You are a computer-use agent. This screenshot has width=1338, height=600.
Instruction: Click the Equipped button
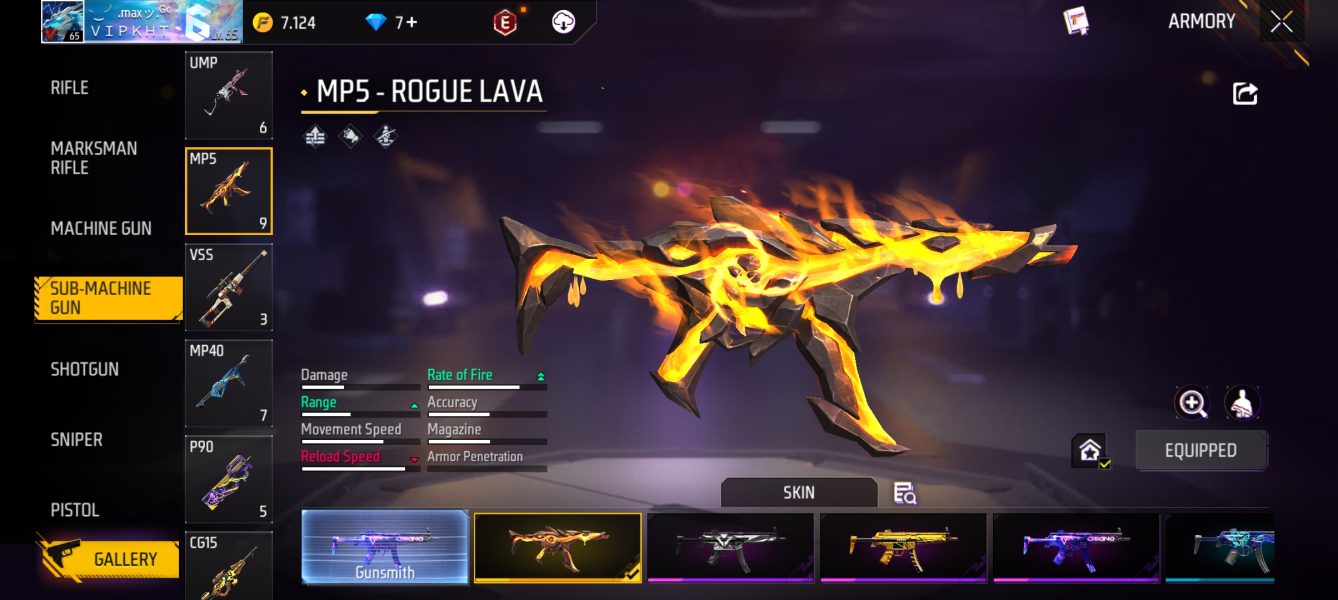[1200, 451]
